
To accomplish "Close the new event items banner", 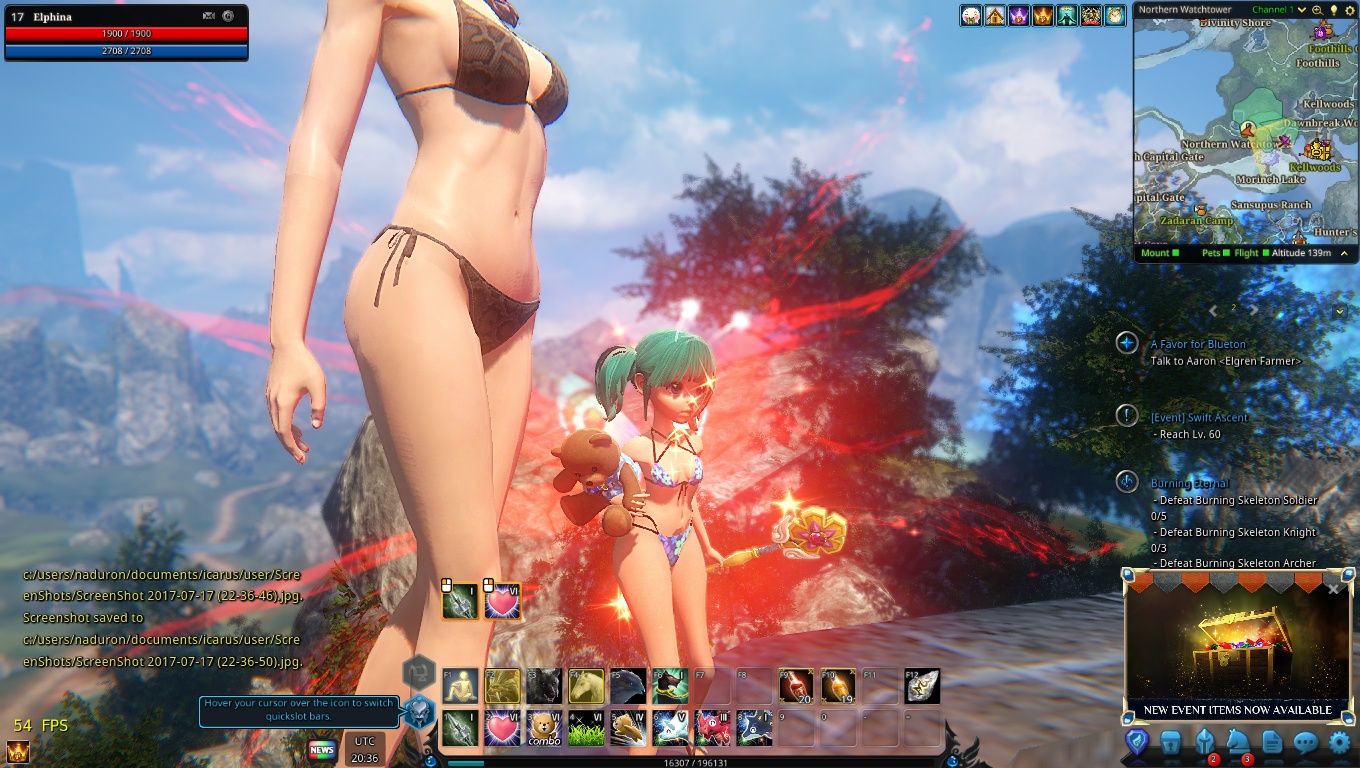I will (x=1333, y=589).
